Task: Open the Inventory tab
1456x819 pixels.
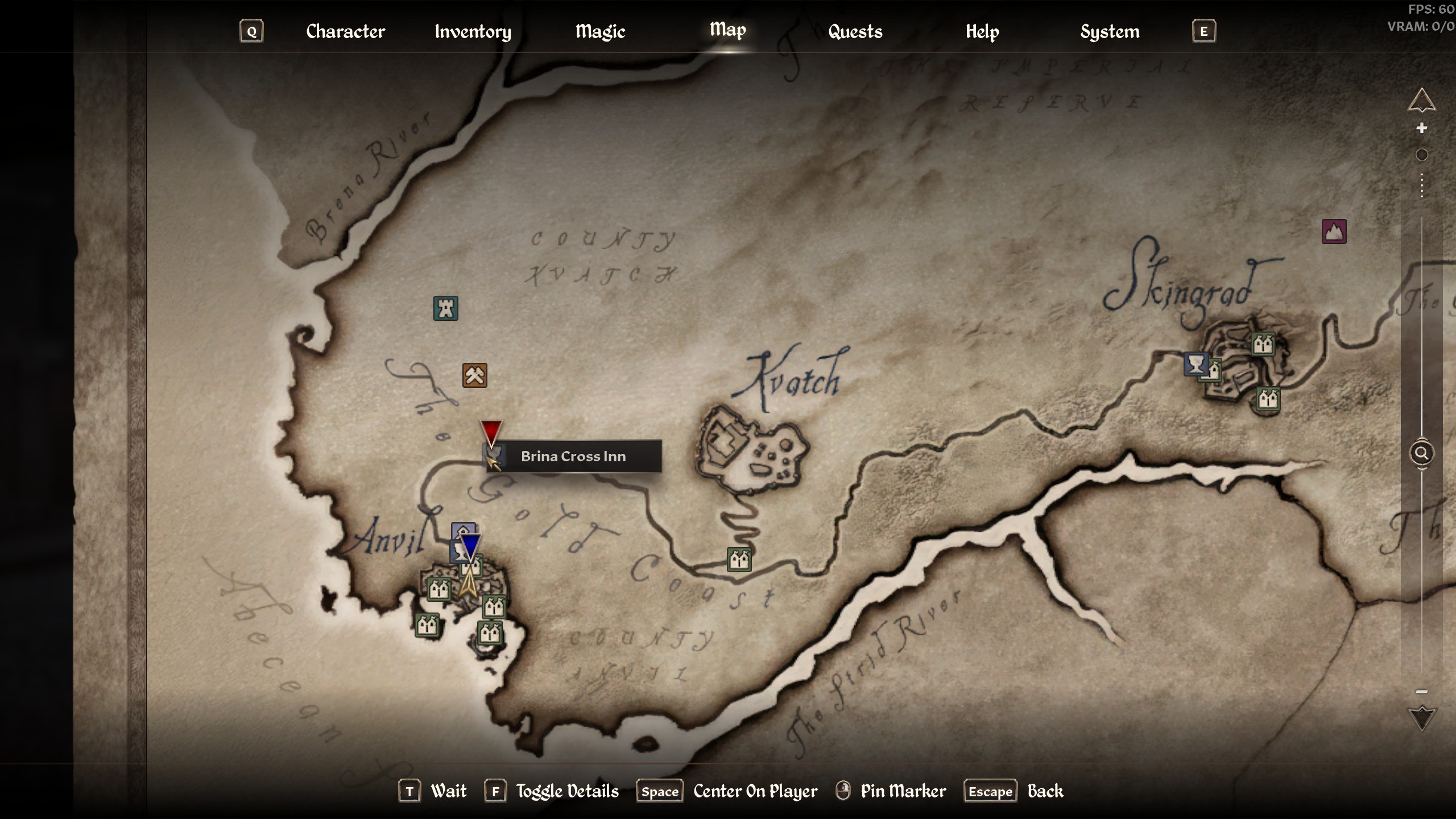Action: pos(473,31)
